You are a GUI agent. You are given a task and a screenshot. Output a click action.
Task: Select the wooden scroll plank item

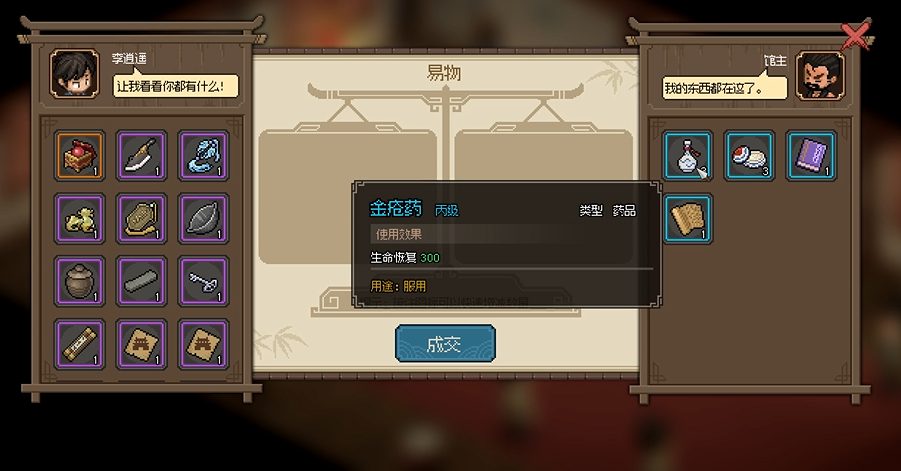click(x=79, y=344)
